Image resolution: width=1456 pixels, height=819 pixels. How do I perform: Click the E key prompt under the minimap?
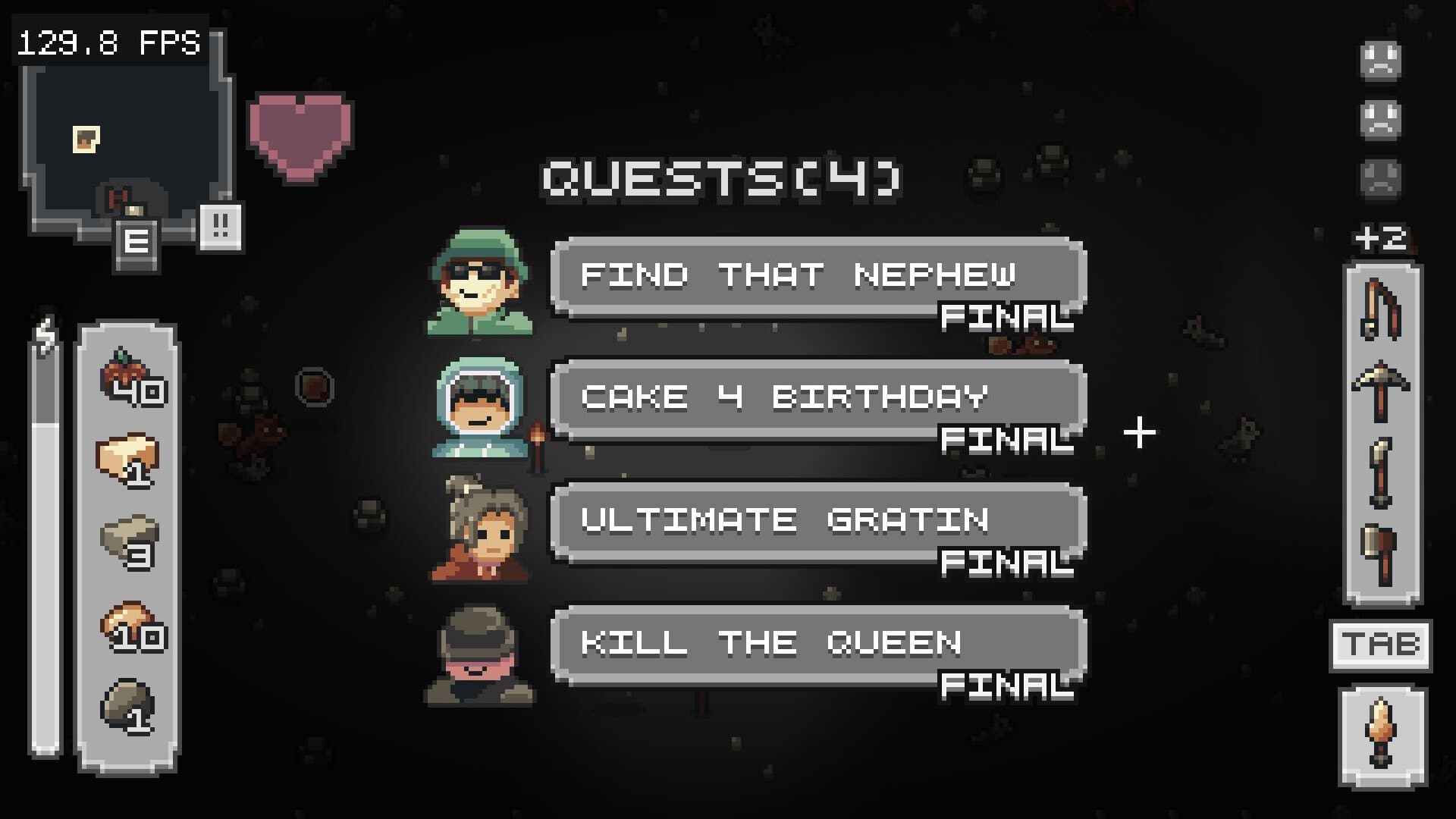137,241
